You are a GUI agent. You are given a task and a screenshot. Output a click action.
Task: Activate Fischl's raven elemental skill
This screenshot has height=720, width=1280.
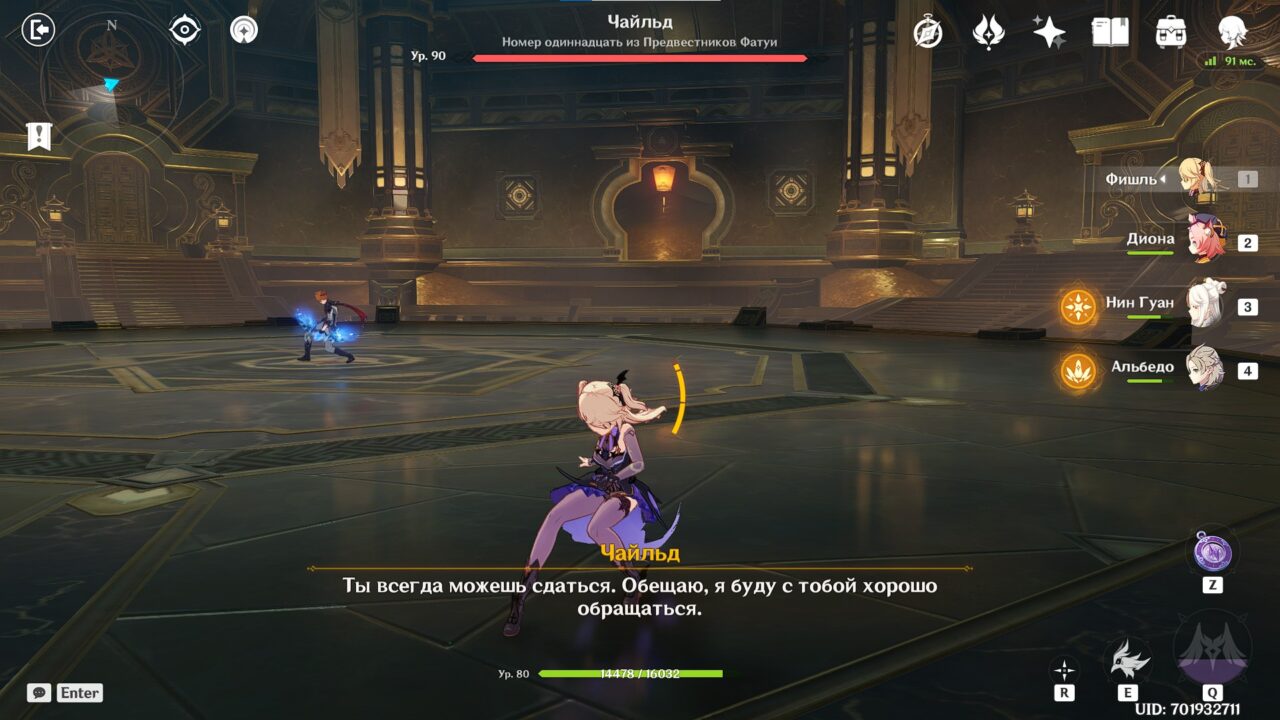(x=1127, y=658)
